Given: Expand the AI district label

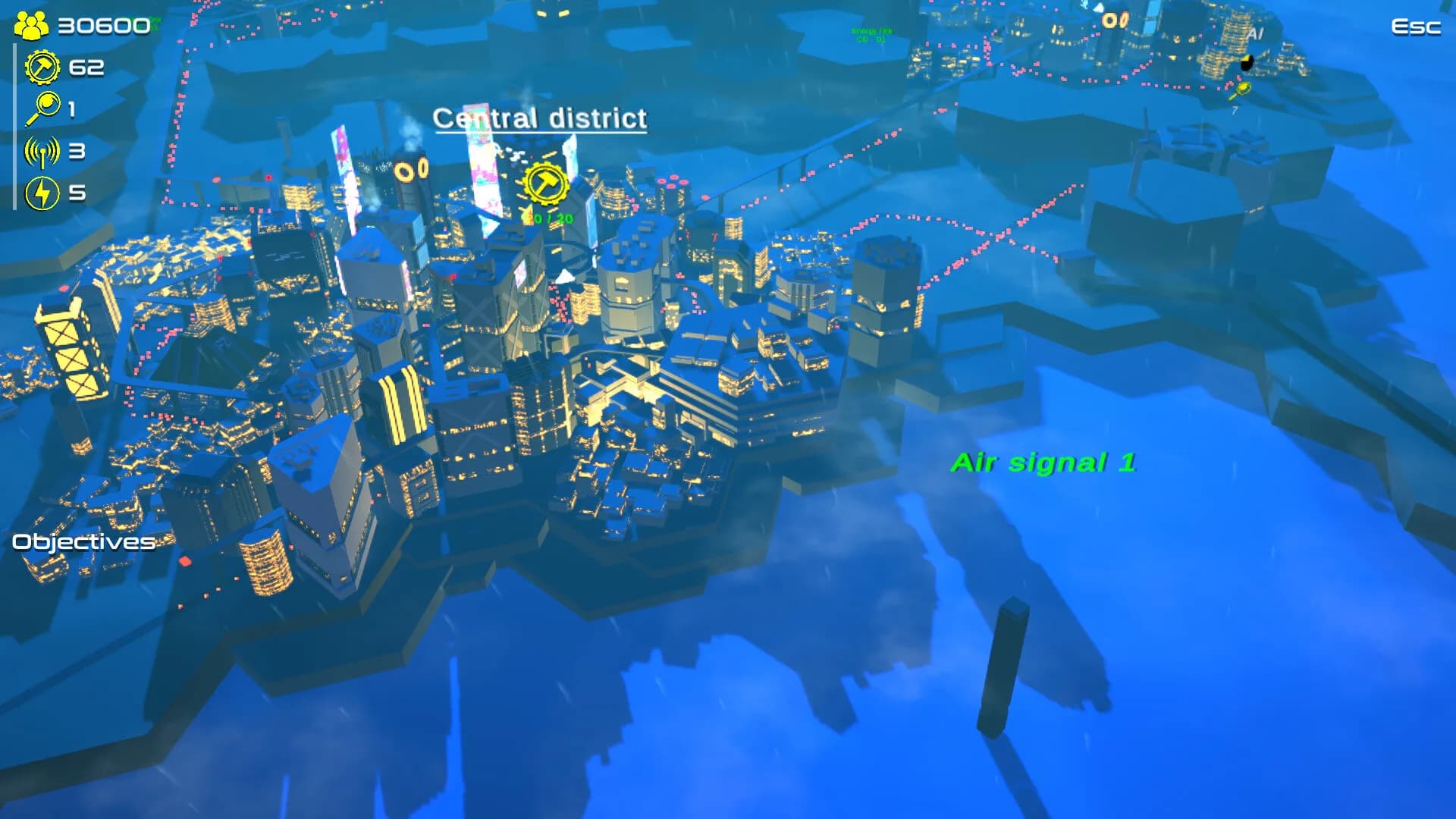Looking at the screenshot, I should [x=1255, y=33].
